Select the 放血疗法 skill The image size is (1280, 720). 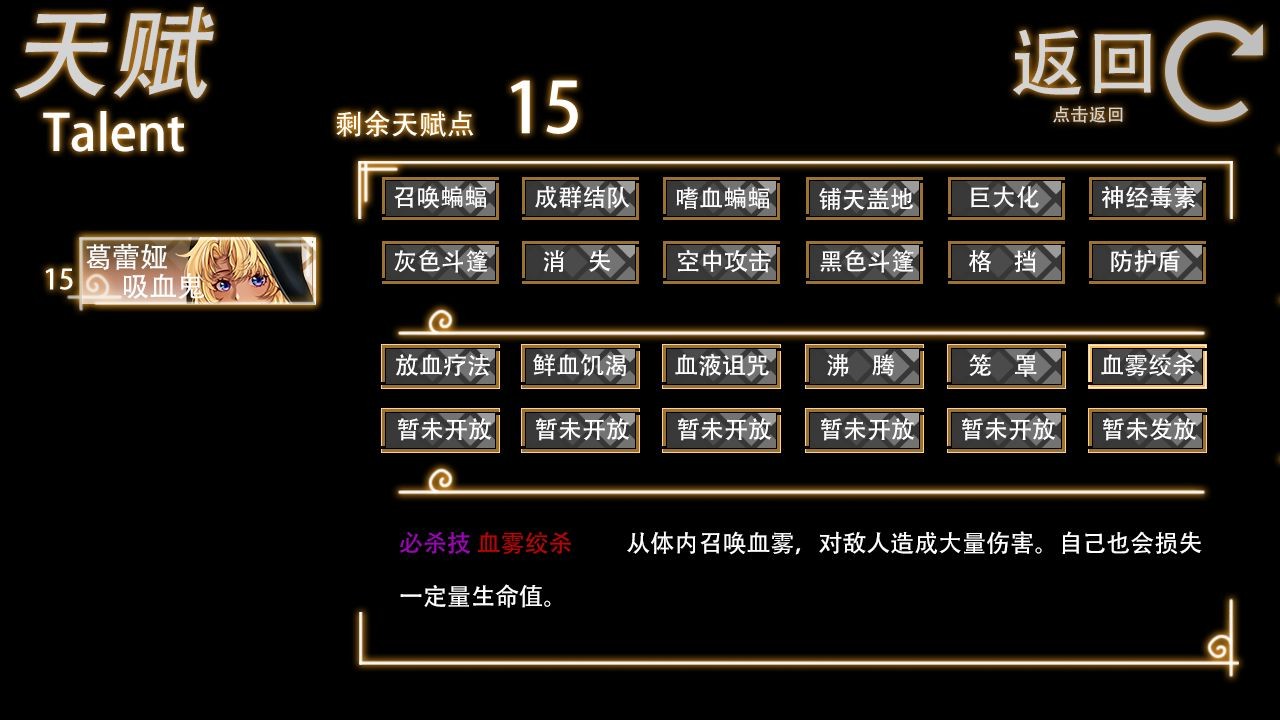438,366
